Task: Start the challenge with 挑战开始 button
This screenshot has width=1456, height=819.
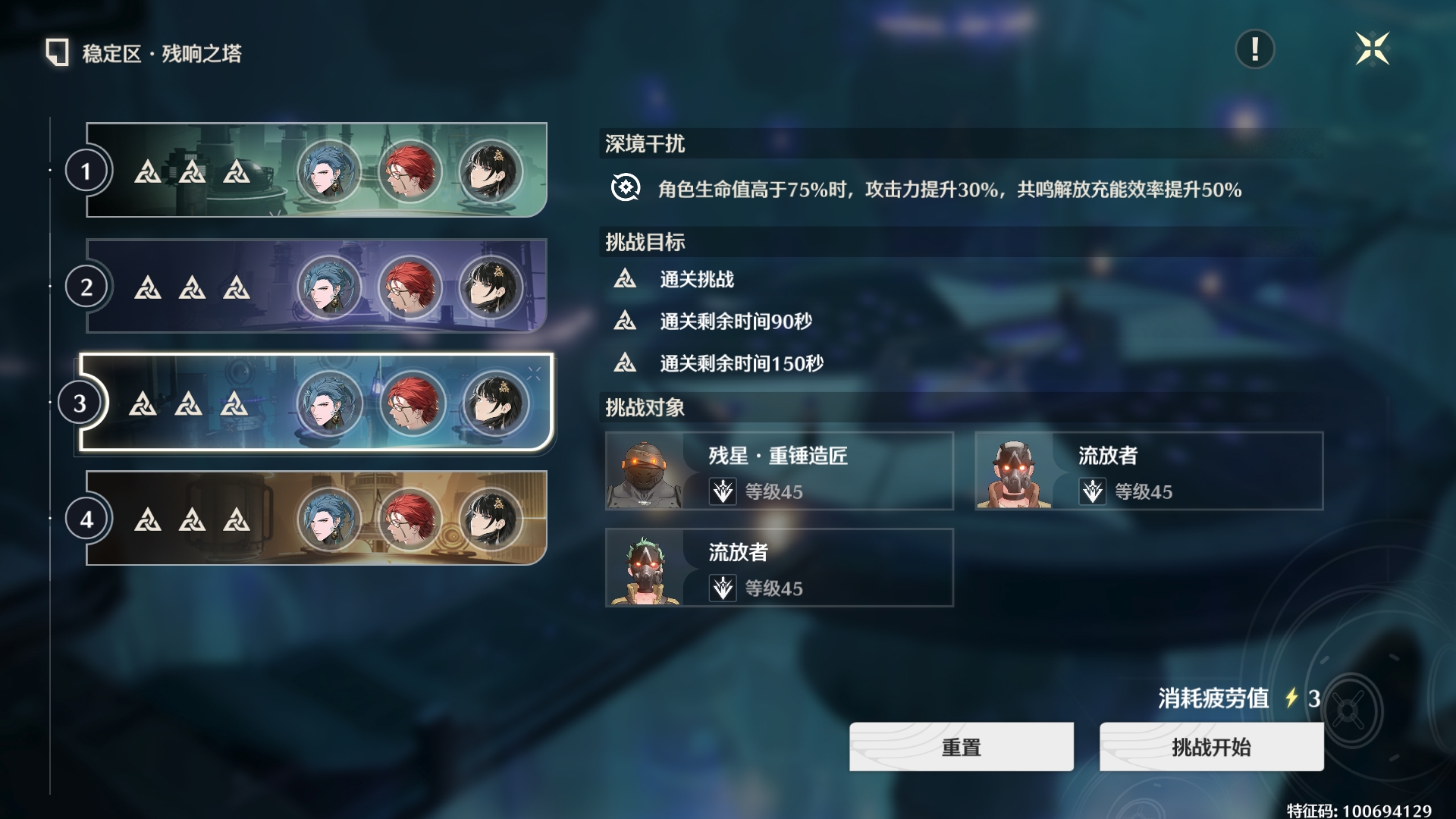Action: click(x=1210, y=746)
